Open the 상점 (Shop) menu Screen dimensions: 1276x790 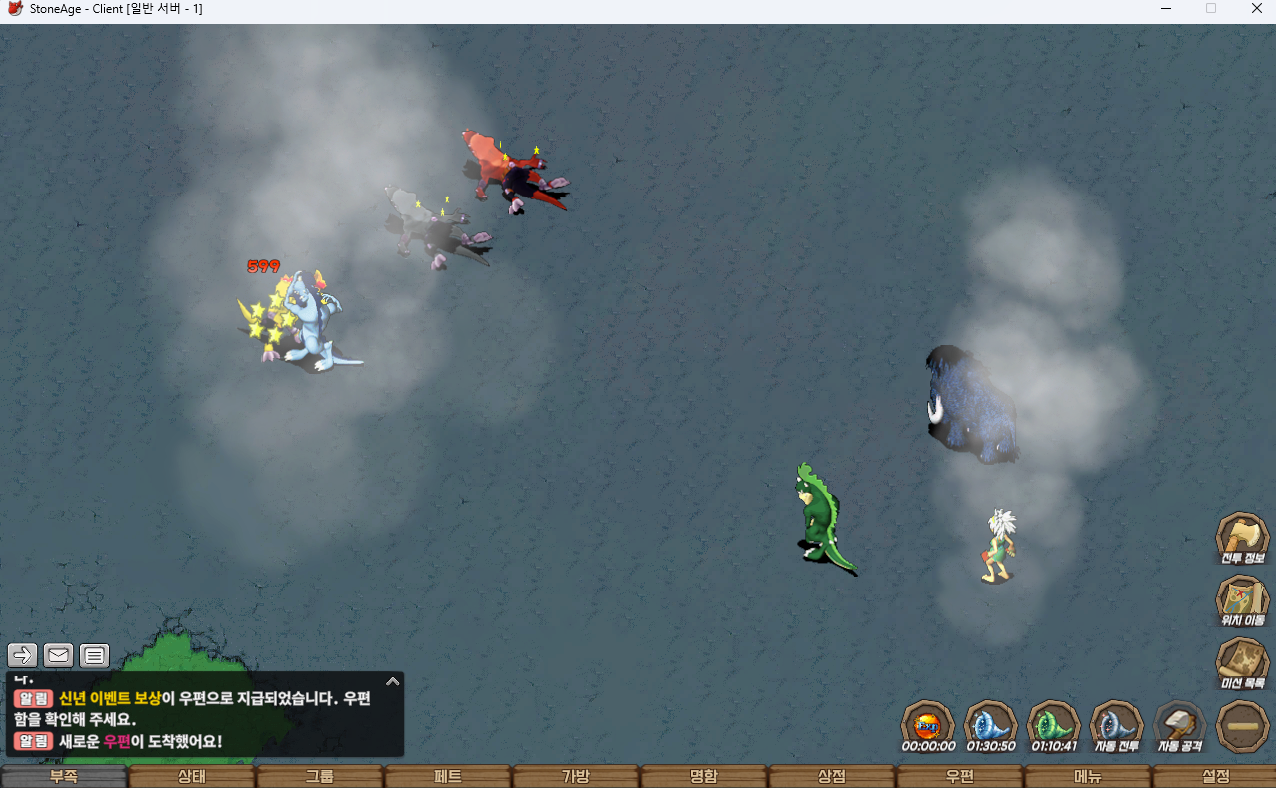[831, 777]
